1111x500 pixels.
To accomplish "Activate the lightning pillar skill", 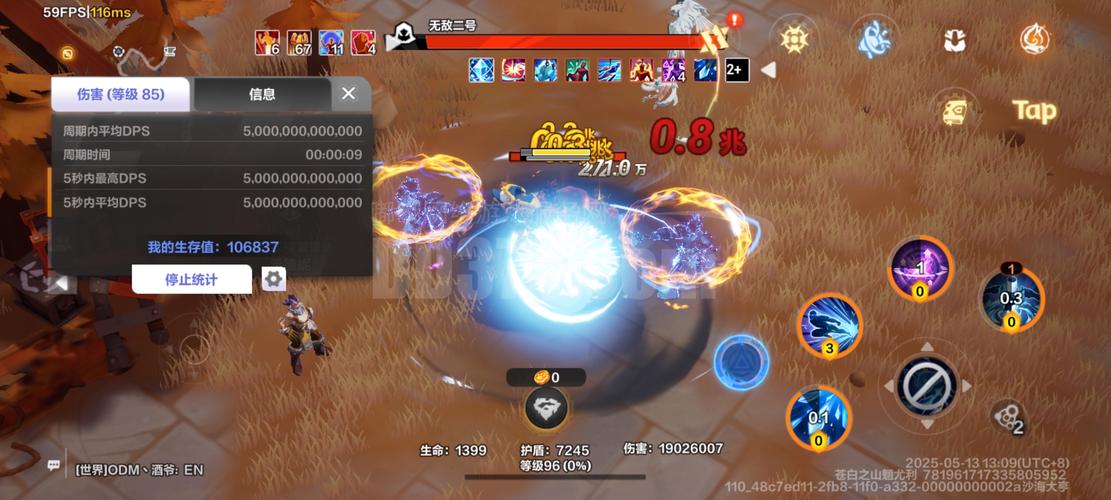I will [1011, 297].
